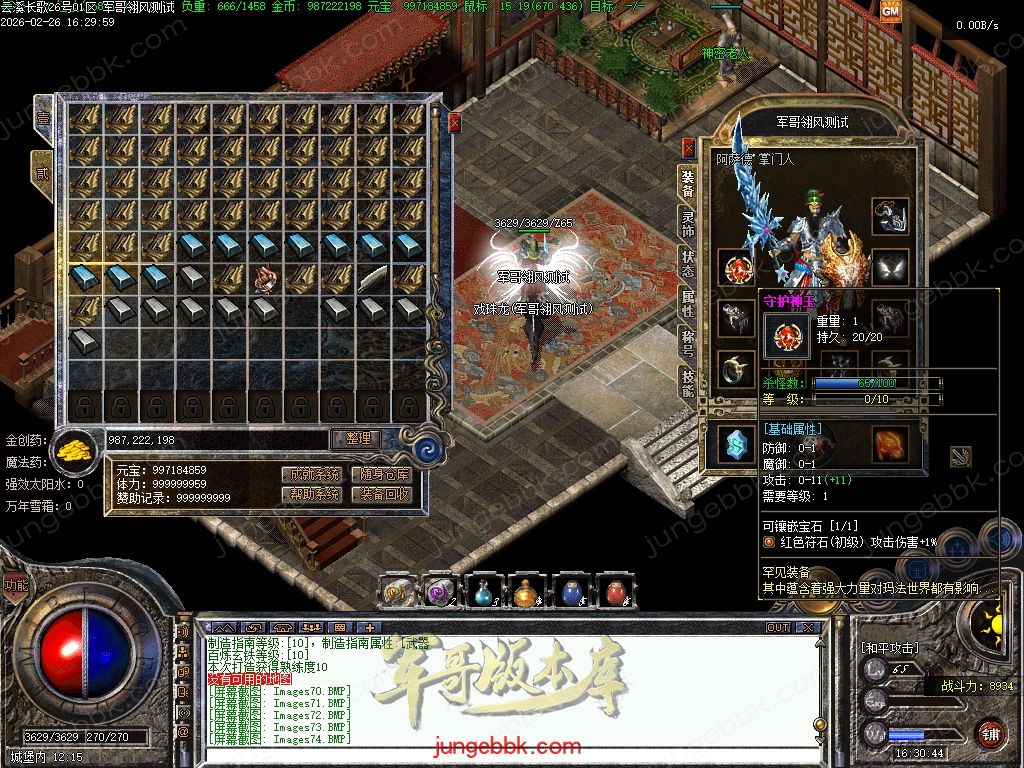Select the curved blade item in the bag
Screen dimensions: 1024x768
click(x=373, y=279)
